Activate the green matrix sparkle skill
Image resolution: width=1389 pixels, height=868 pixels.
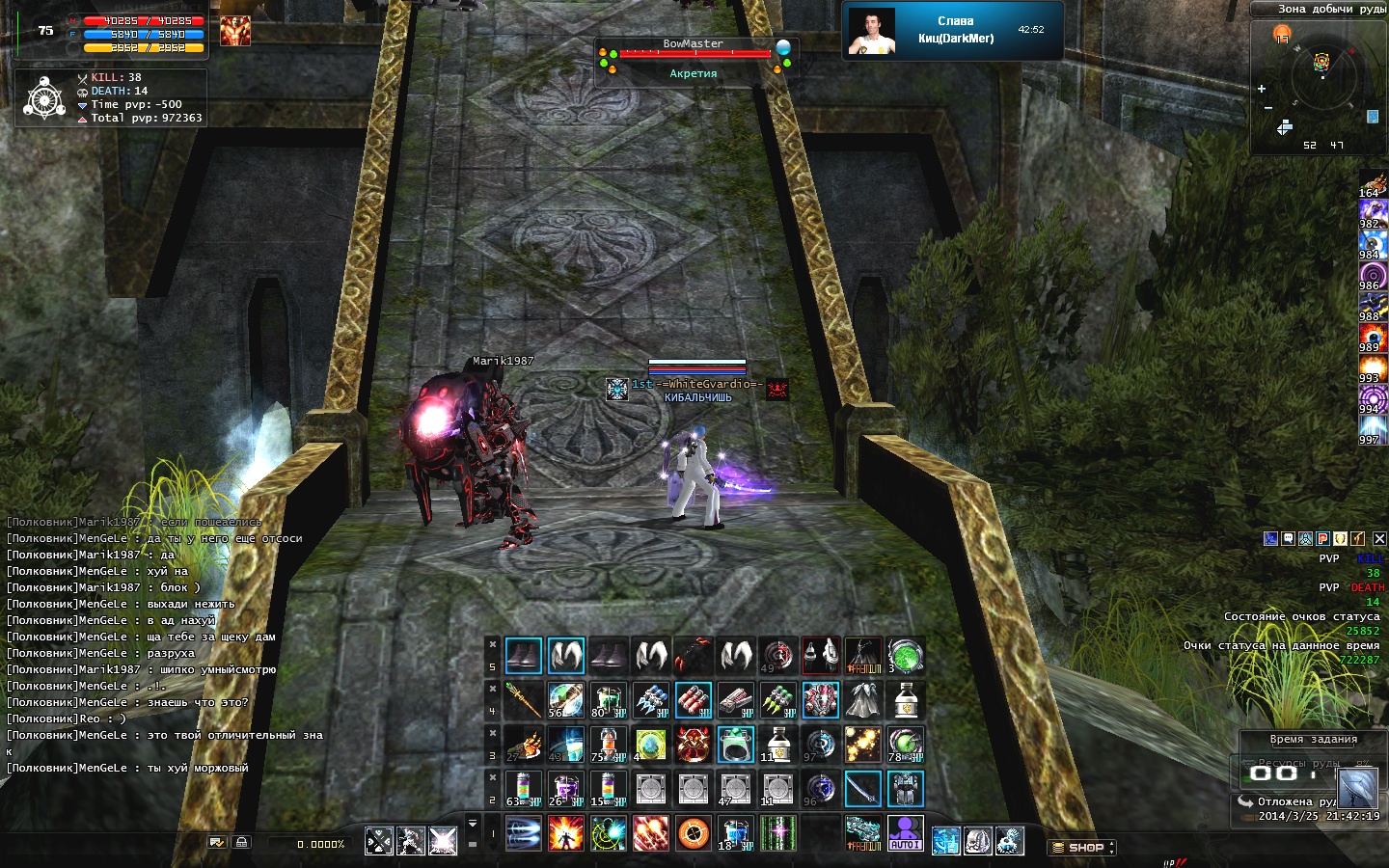pyautogui.click(x=778, y=833)
